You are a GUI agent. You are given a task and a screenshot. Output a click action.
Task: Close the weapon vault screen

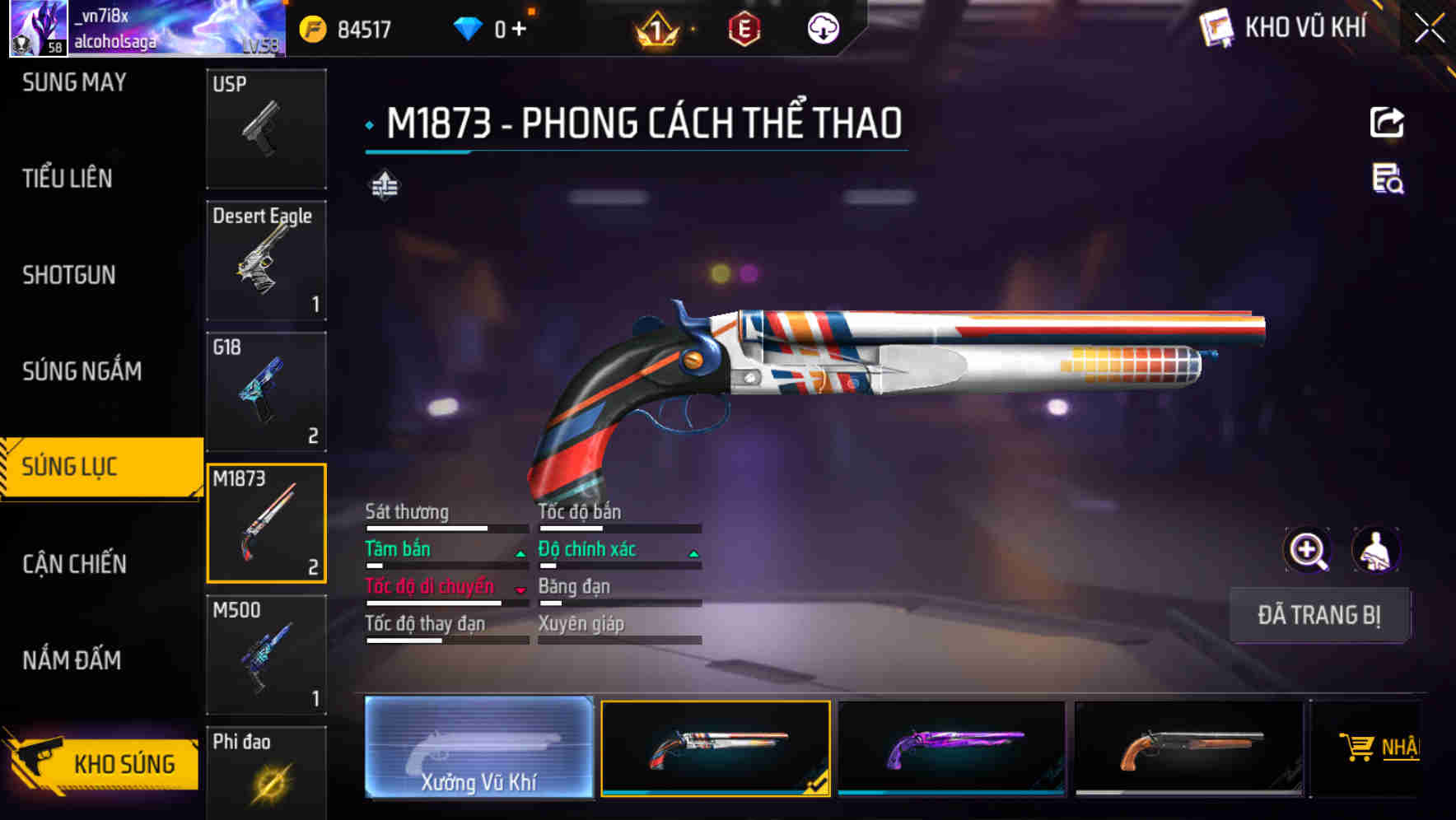(1429, 29)
